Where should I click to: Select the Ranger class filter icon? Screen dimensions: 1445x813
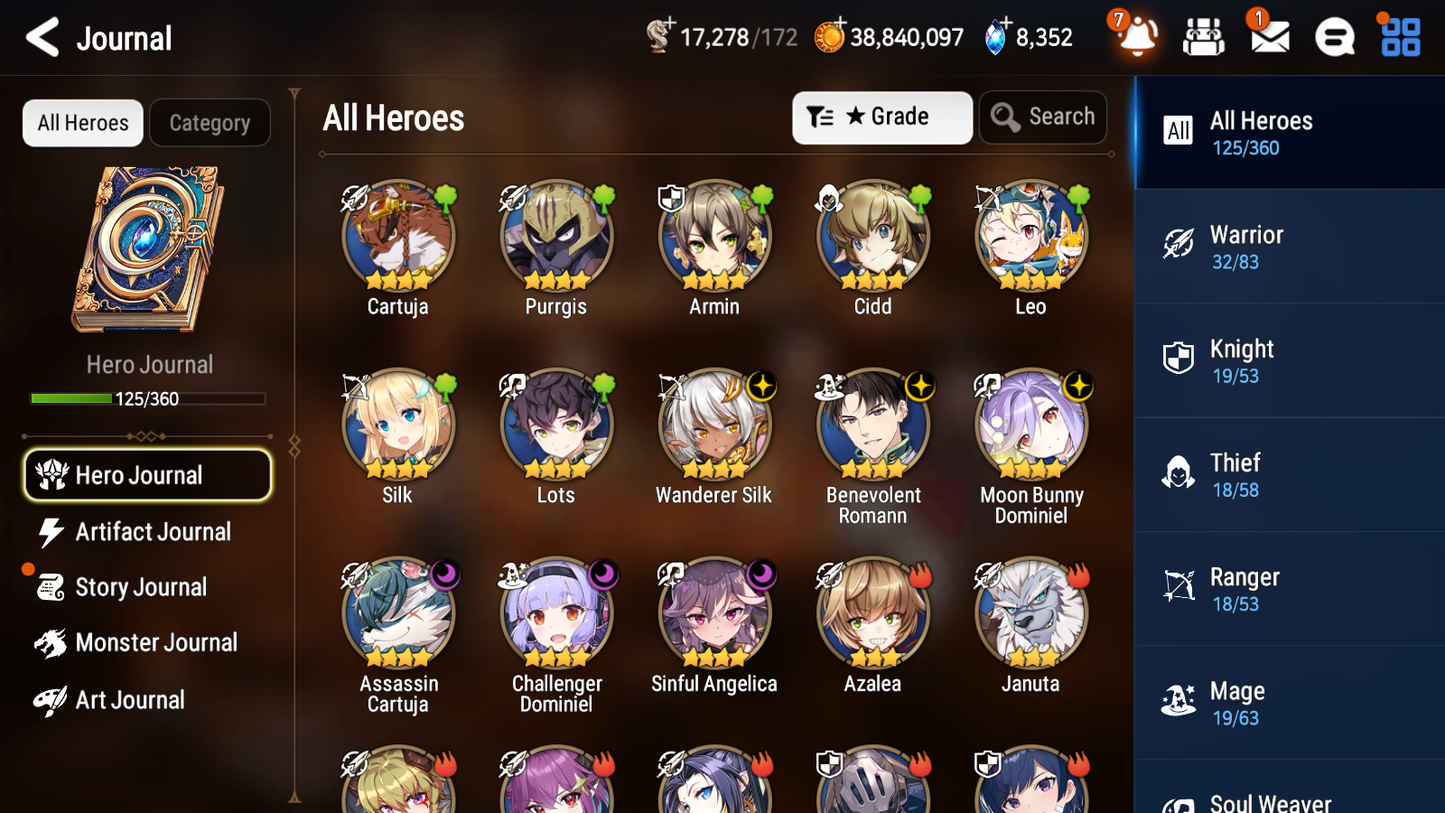pyautogui.click(x=1179, y=586)
